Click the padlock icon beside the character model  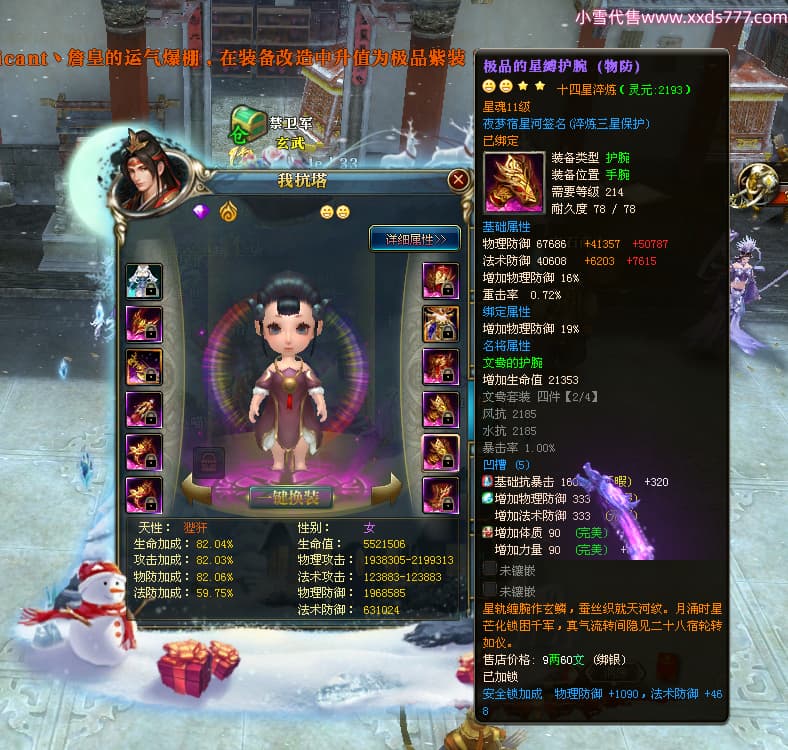point(207,462)
